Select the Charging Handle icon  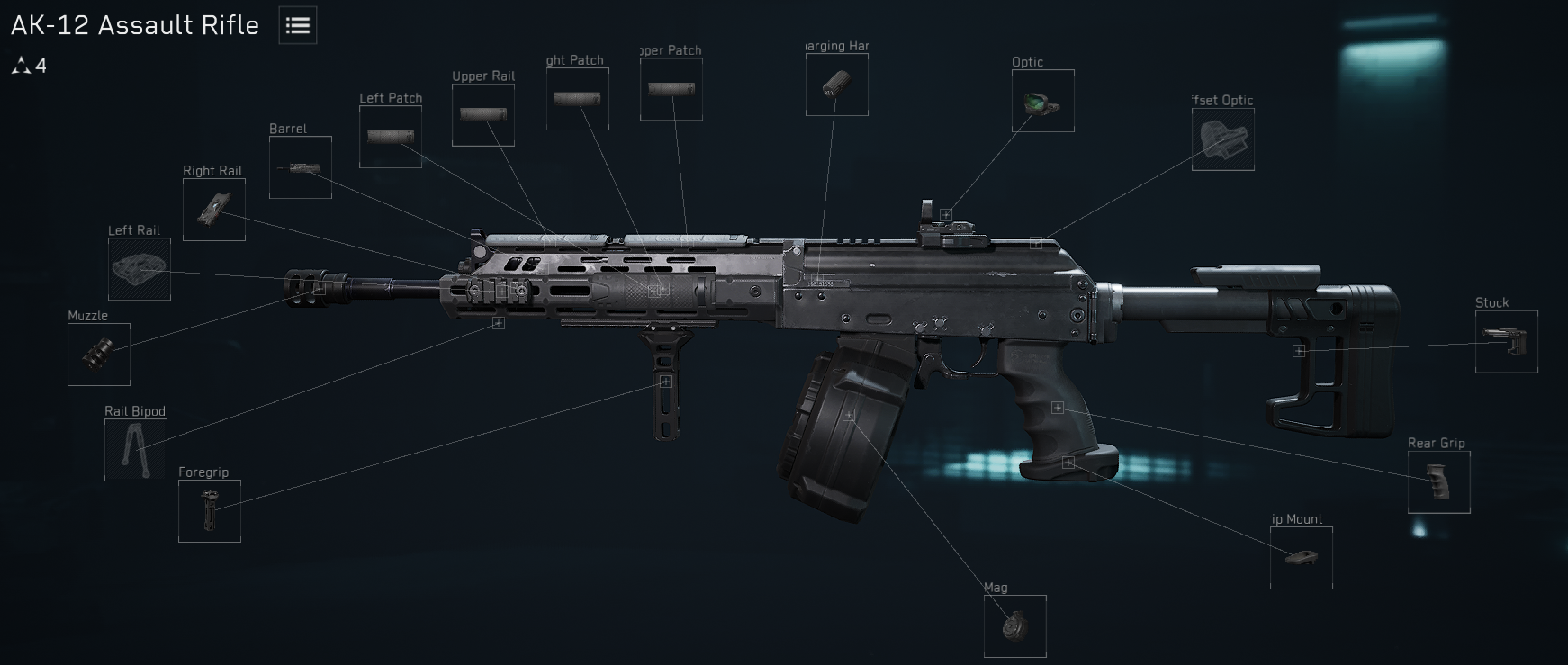point(835,85)
